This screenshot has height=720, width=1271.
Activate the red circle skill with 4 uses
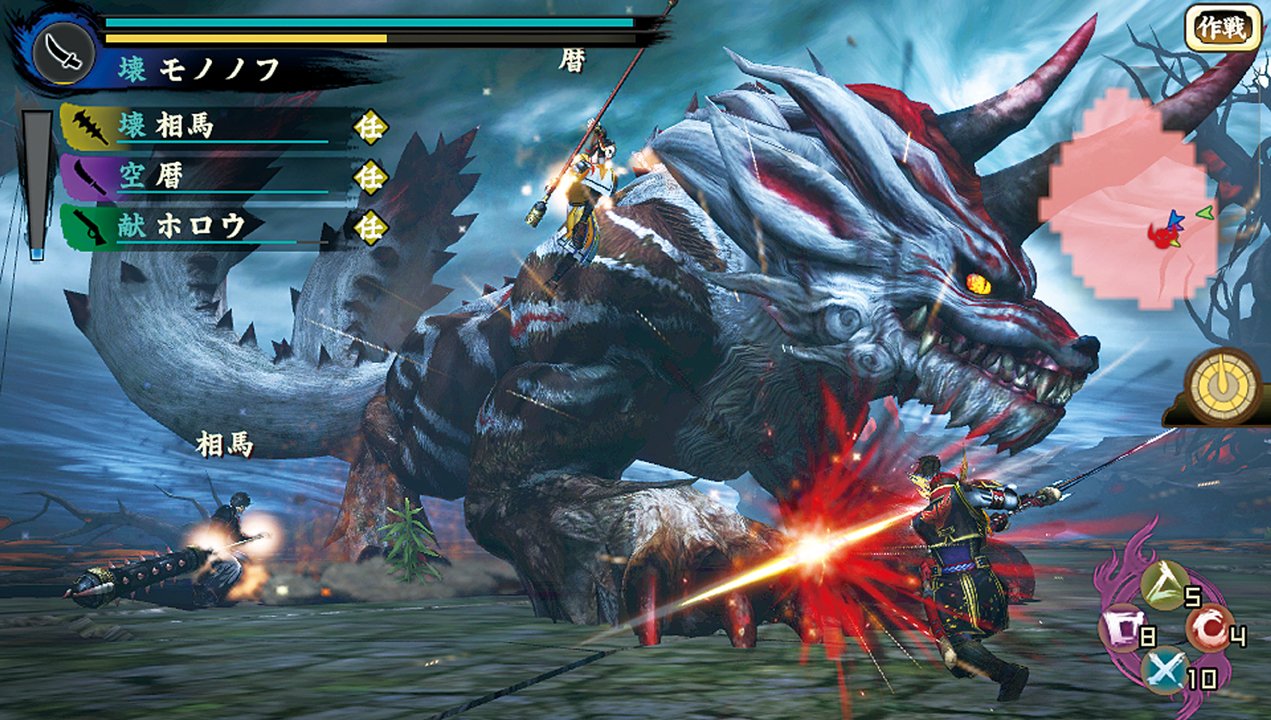pyautogui.click(x=1208, y=630)
